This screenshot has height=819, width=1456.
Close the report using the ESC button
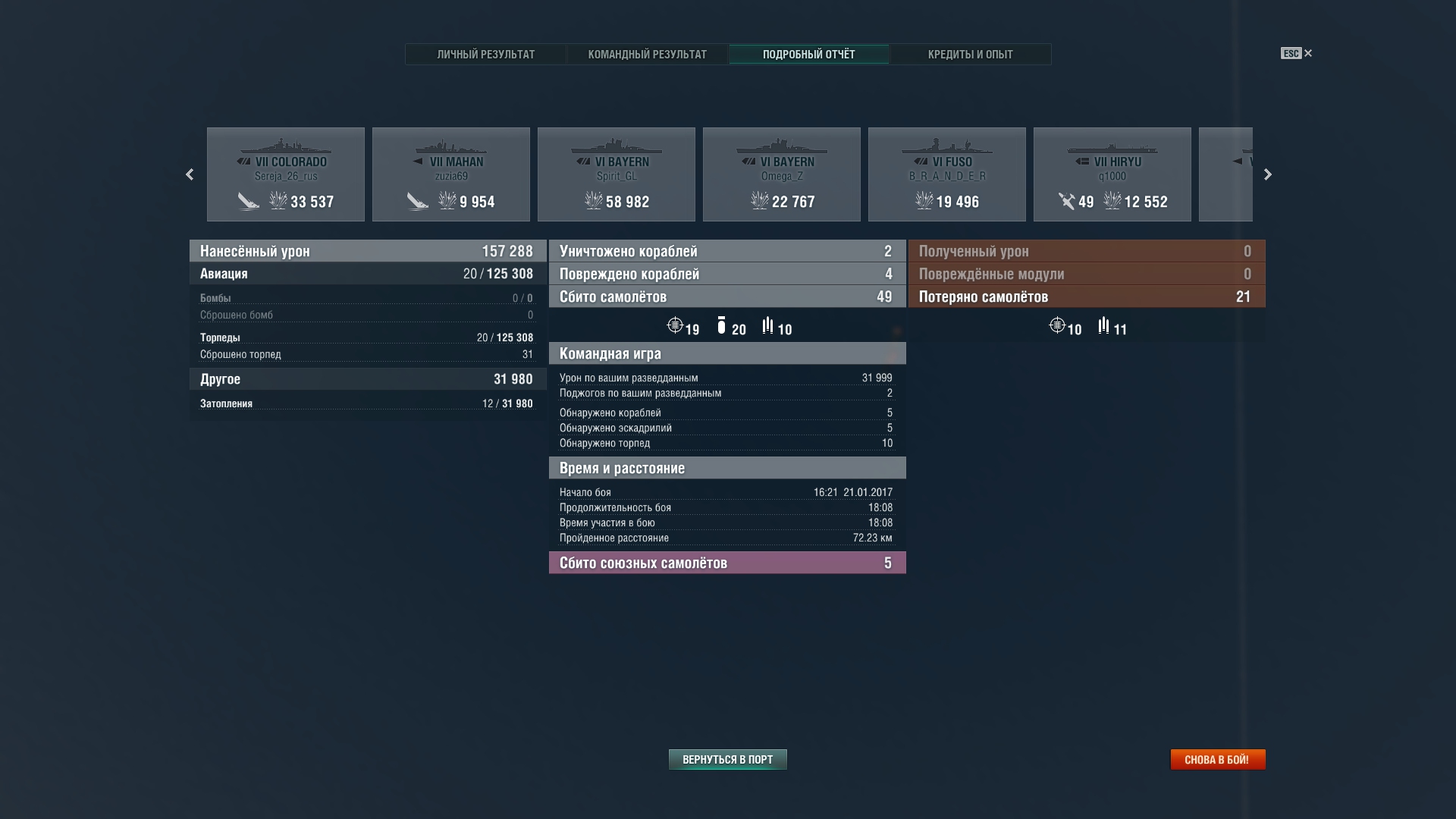tap(1291, 53)
